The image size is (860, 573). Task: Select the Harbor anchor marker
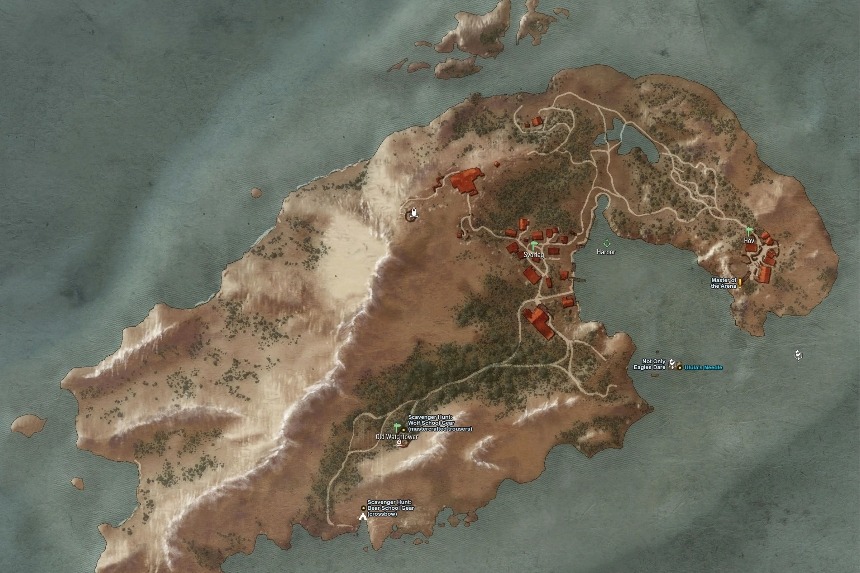coord(606,243)
